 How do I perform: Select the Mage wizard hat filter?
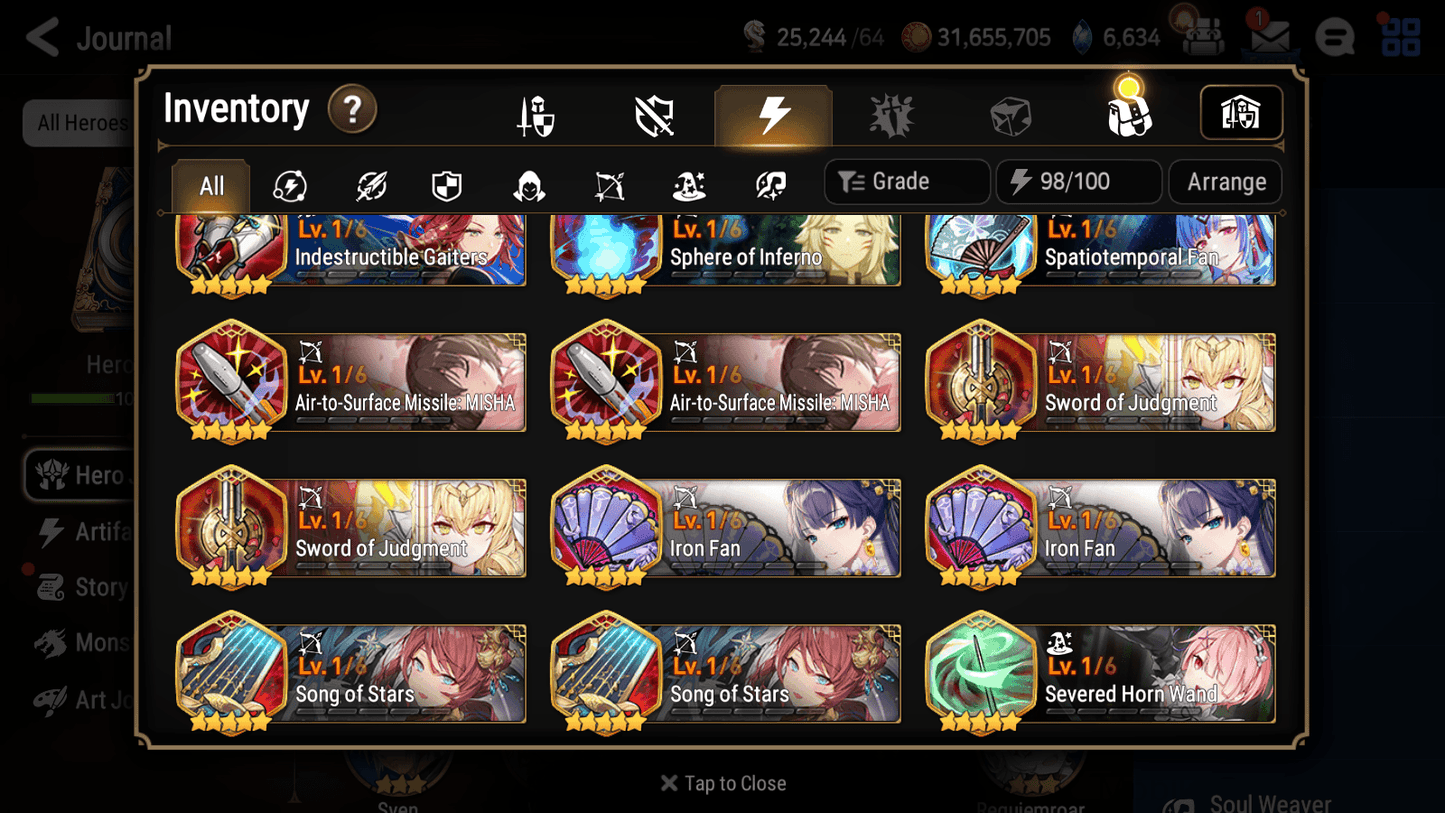(x=688, y=183)
